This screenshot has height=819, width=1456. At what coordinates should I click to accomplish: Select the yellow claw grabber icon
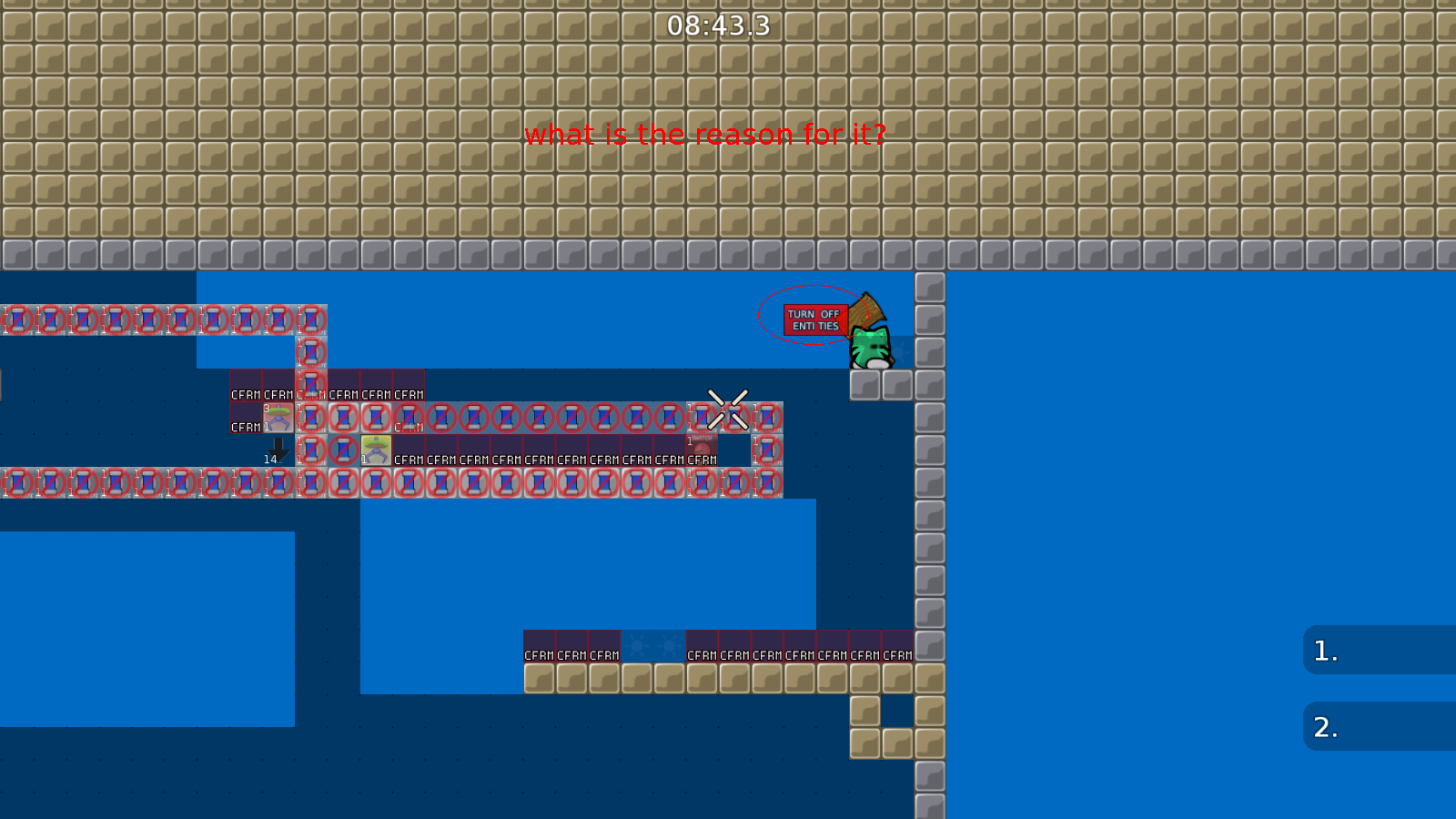click(375, 449)
